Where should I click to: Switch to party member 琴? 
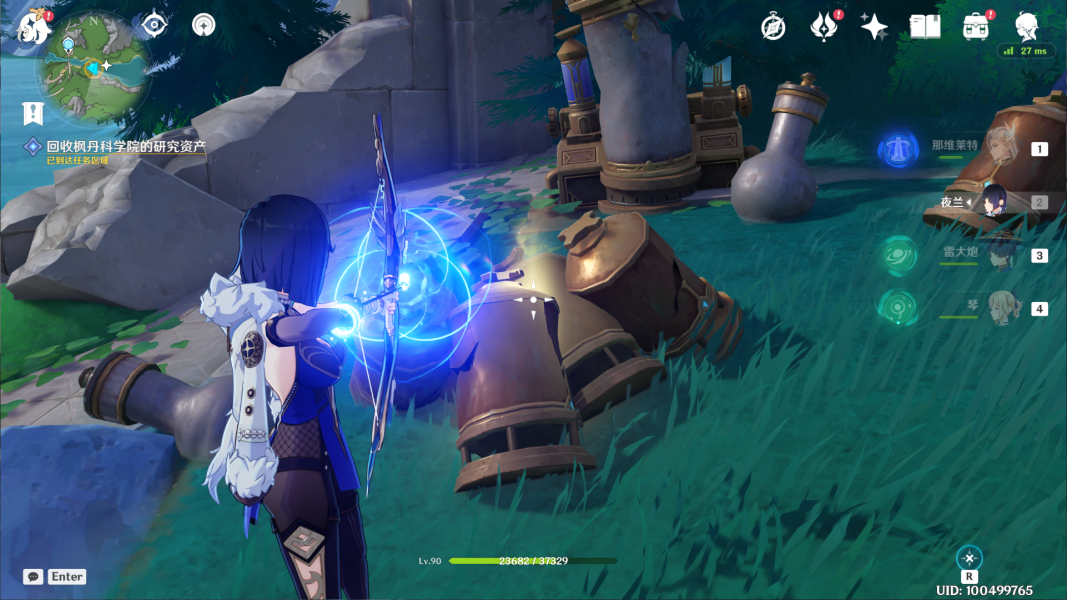pyautogui.click(x=998, y=308)
